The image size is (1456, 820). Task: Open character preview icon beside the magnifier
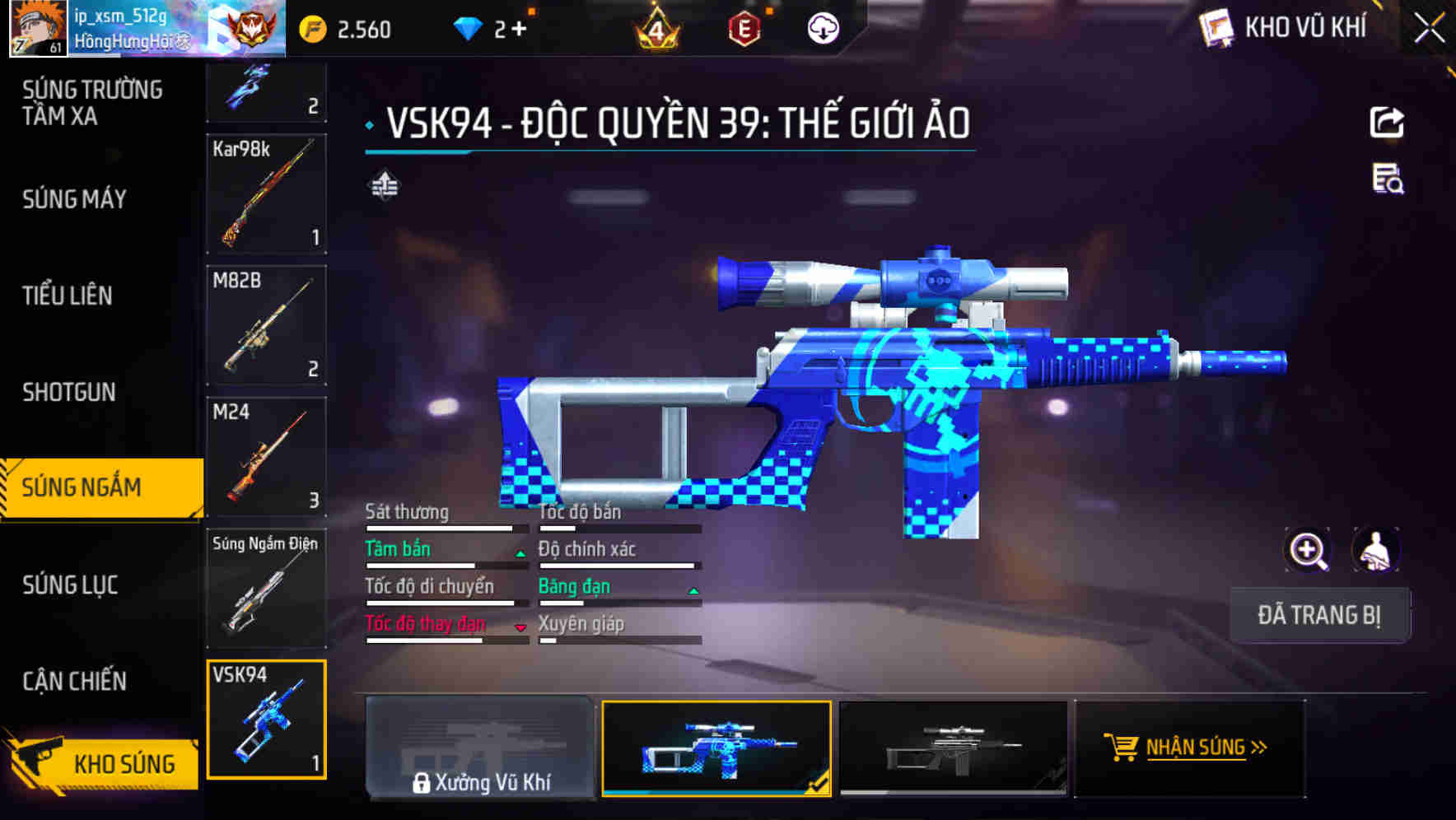pyautogui.click(x=1374, y=550)
